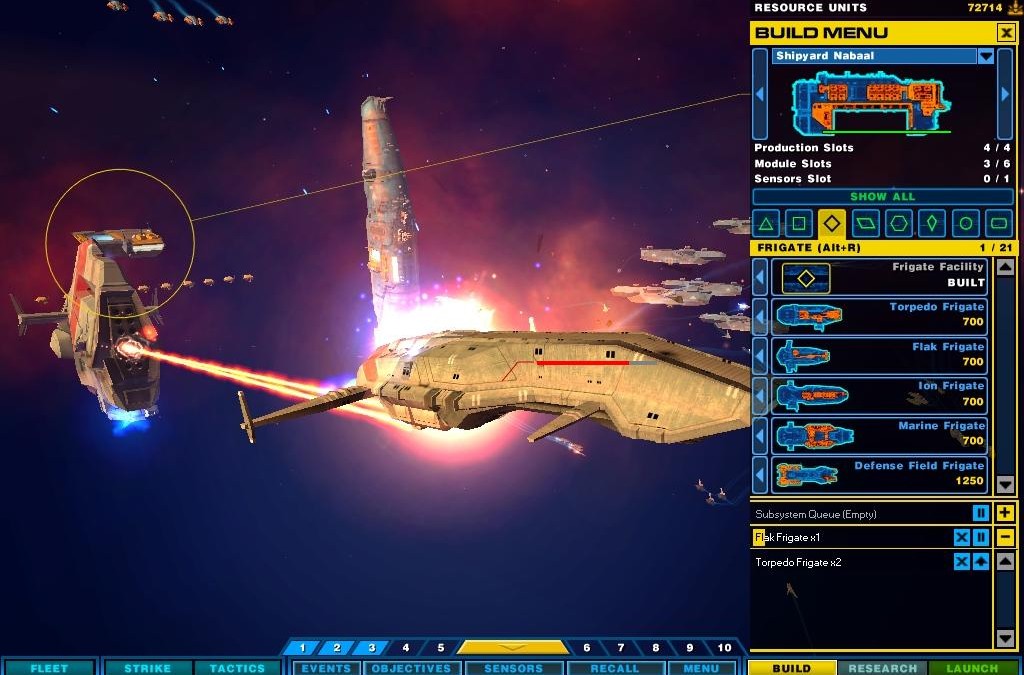
Task: Build a Defense Field Frigate
Action: [x=879, y=474]
